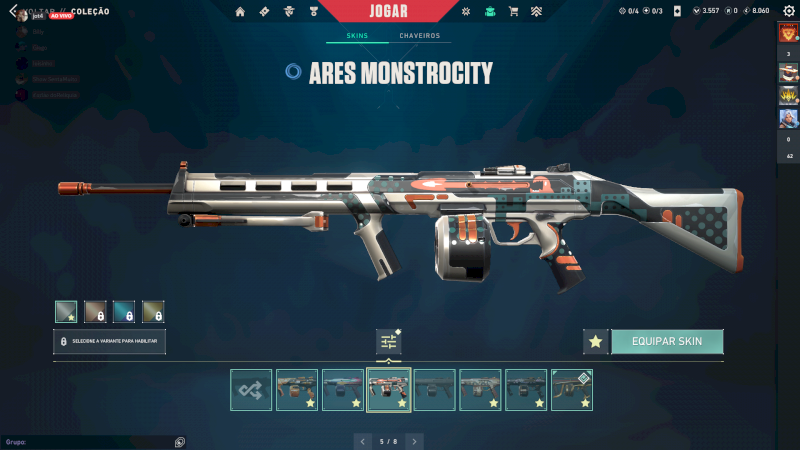Choose the teal locked color variant
This screenshot has height=450, width=800.
click(124, 312)
